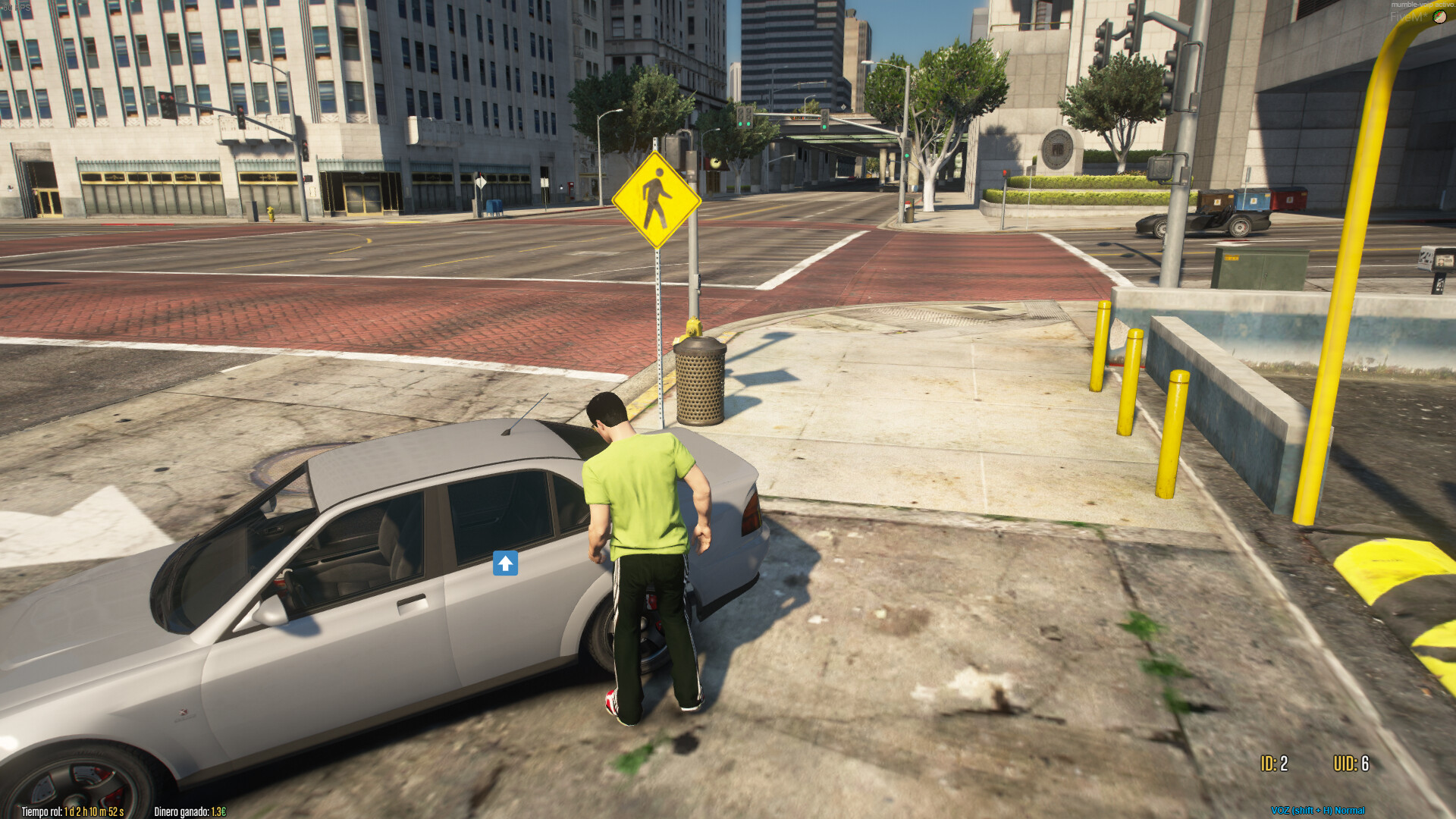Click the taco icon beside FiveM watermark
This screenshot has width=1456, height=819.
pos(1439,17)
